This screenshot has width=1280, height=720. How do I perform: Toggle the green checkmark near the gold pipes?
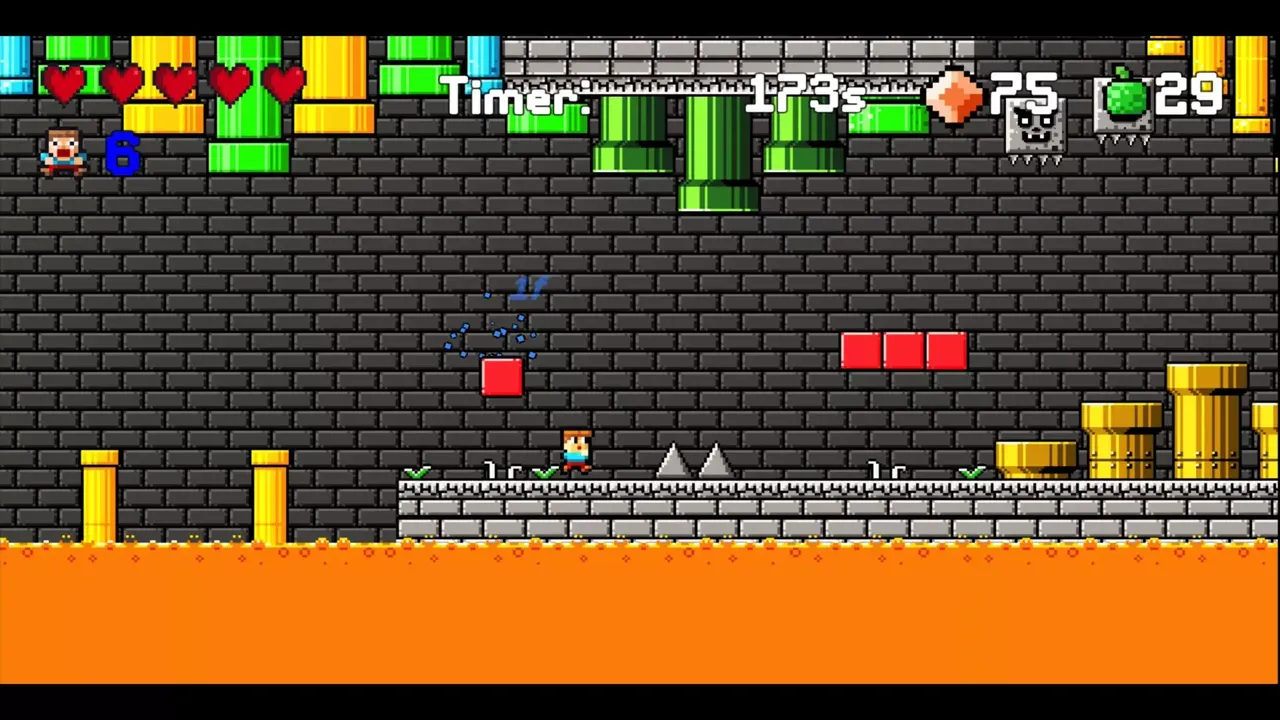tap(970, 472)
